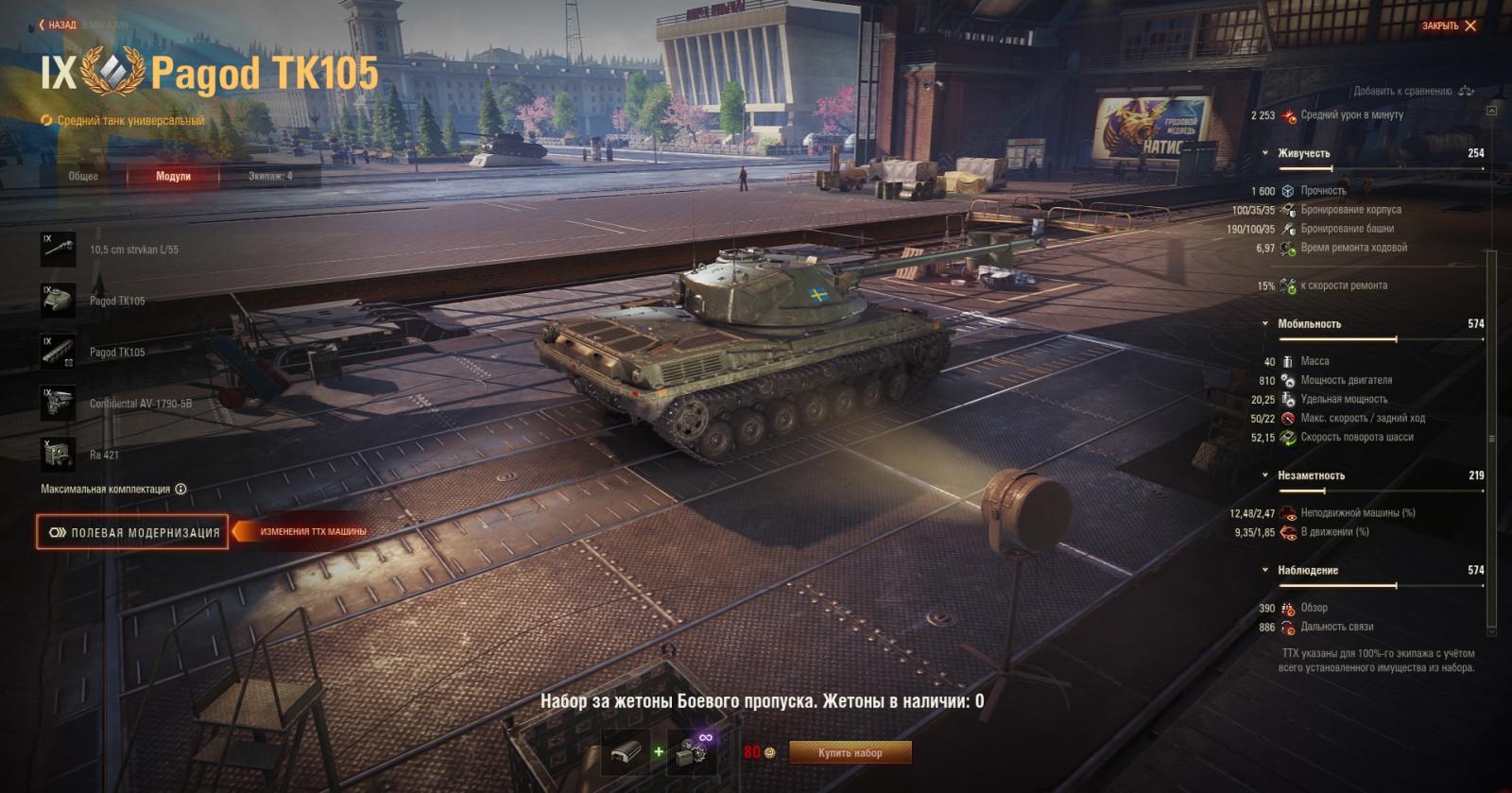Select the Pagod TK105 suspension module icon
This screenshot has height=793, width=1512.
[x=60, y=352]
